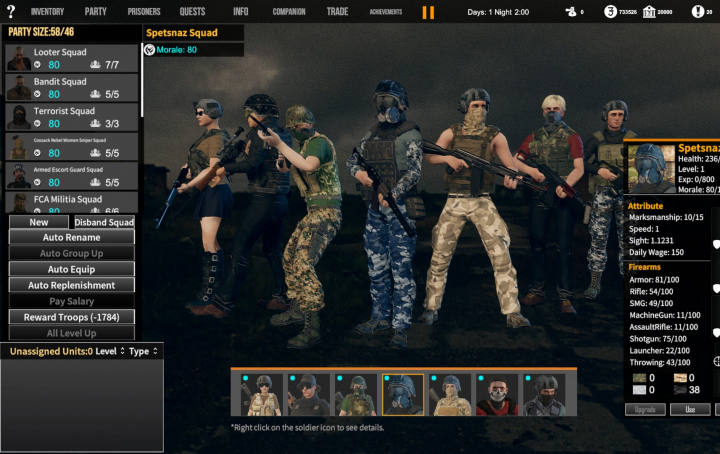Open help via the question mark icon
The width and height of the screenshot is (720, 454).
coord(11,11)
